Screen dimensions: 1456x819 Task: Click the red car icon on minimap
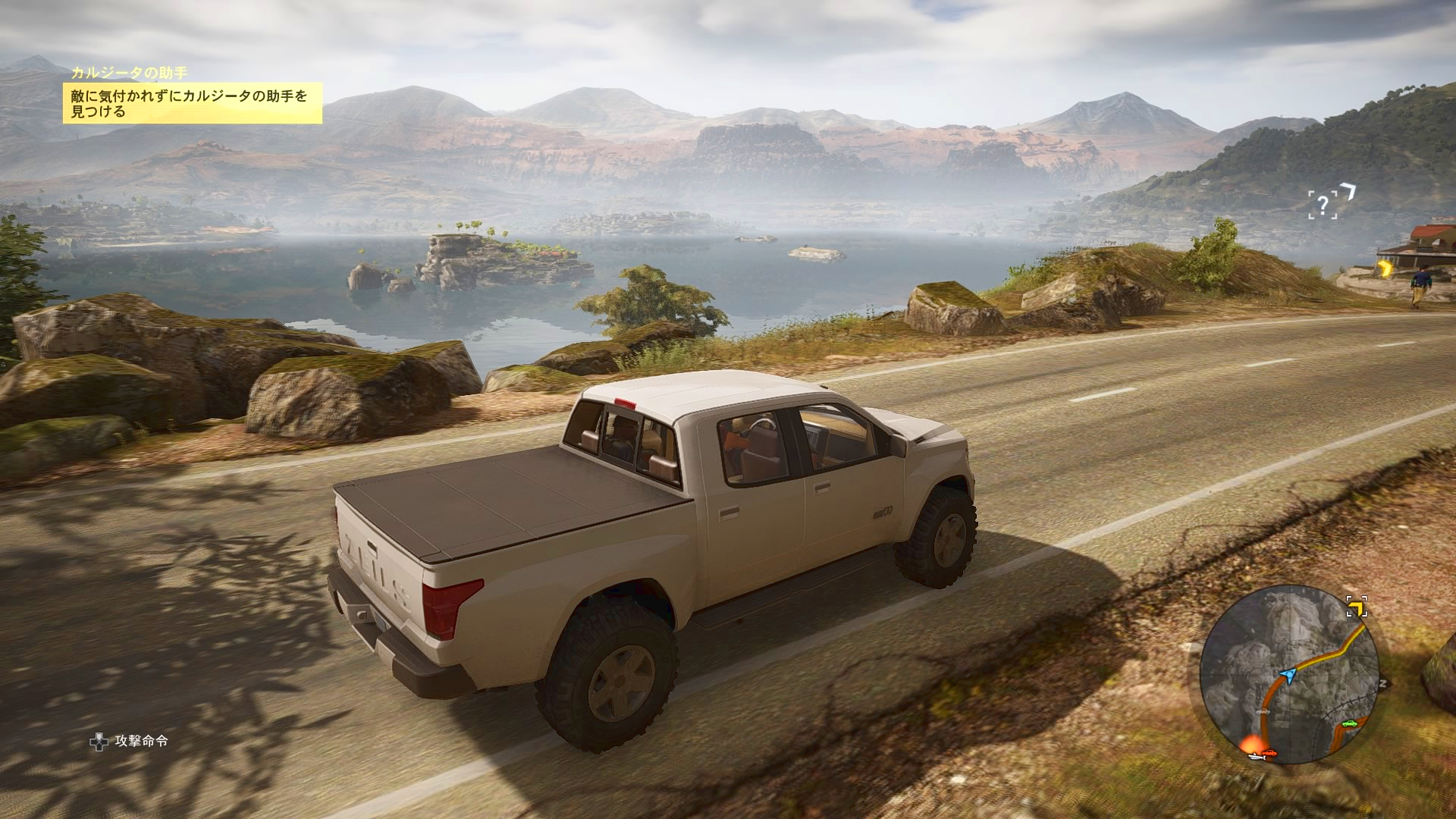click(x=1270, y=753)
